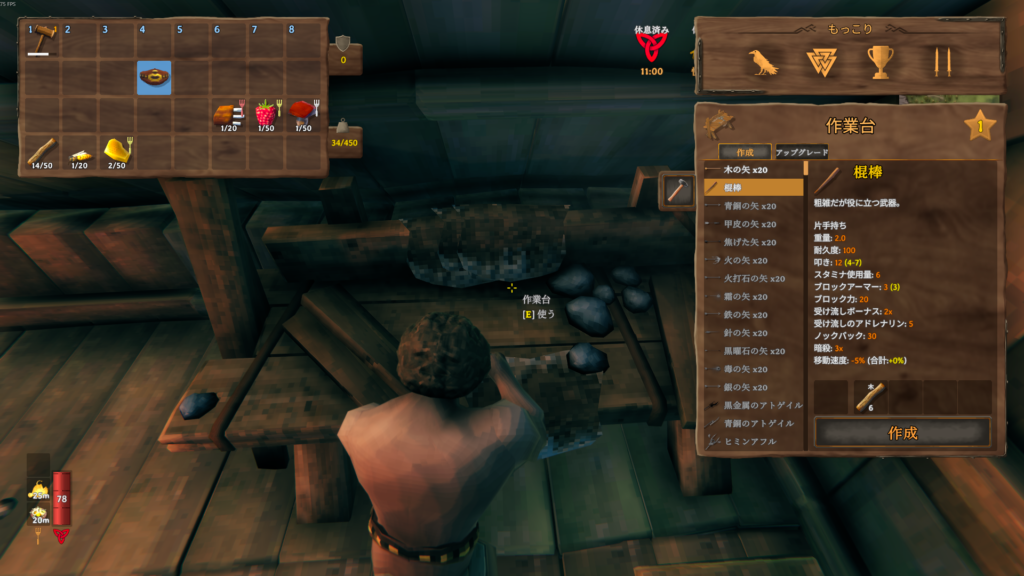Select the 黒金属のアトゲイル recipe
This screenshot has height=576, width=1024.
[755, 405]
